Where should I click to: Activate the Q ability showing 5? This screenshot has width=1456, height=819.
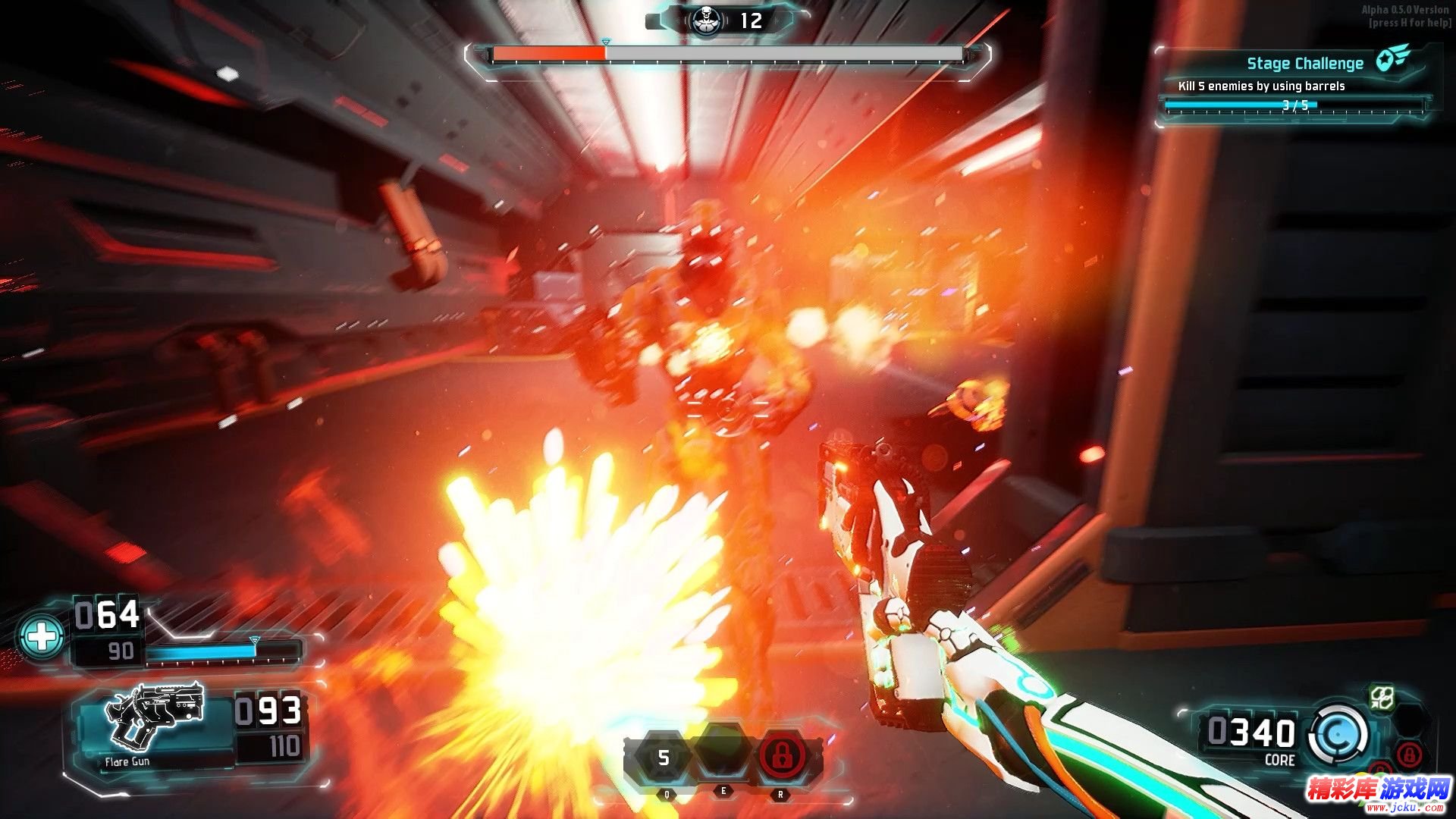(664, 758)
